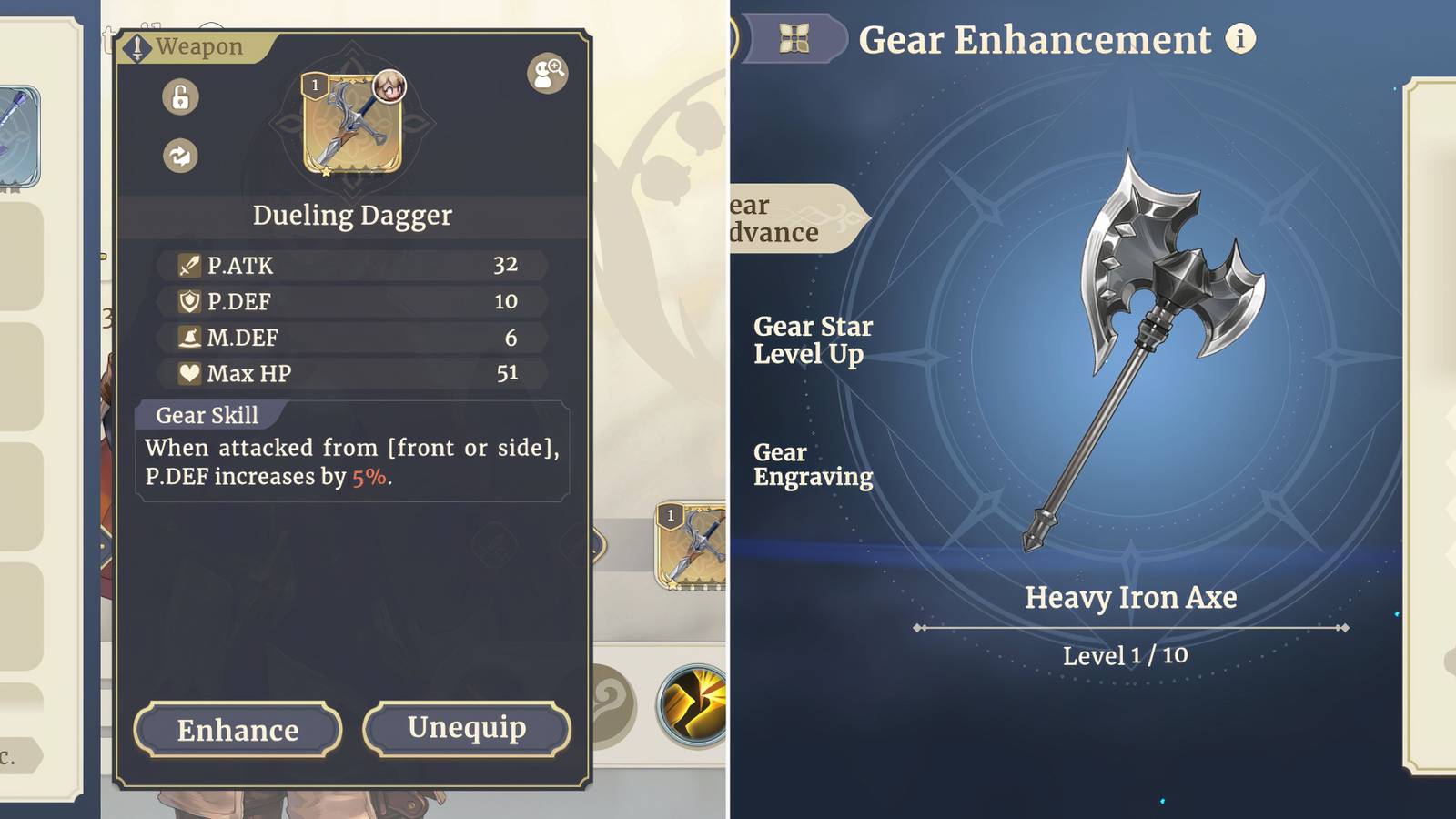
Task: Expand the Gear Engraving section
Action: 813,464
